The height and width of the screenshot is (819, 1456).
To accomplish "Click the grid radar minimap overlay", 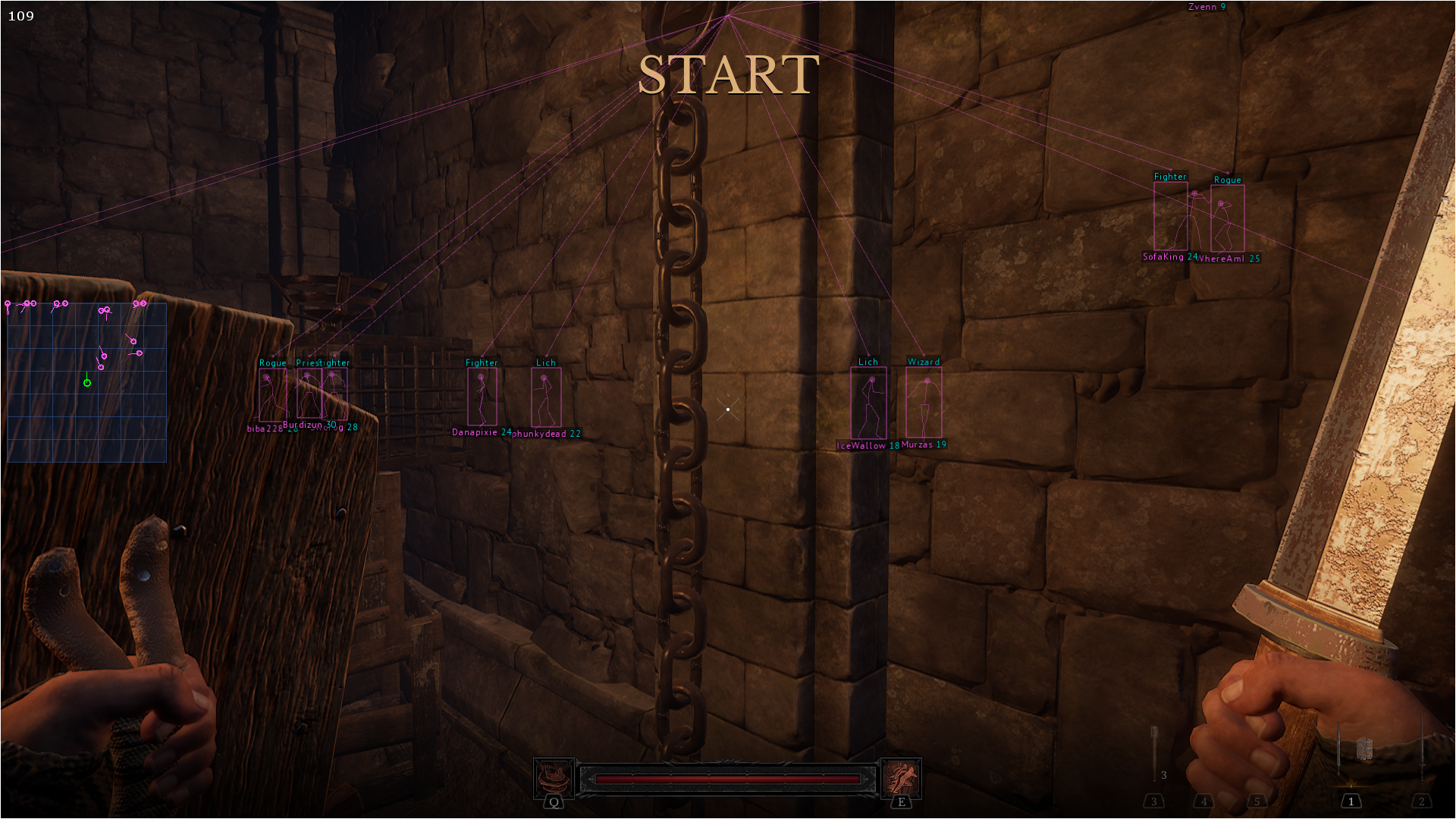I will pyautogui.click(x=86, y=382).
